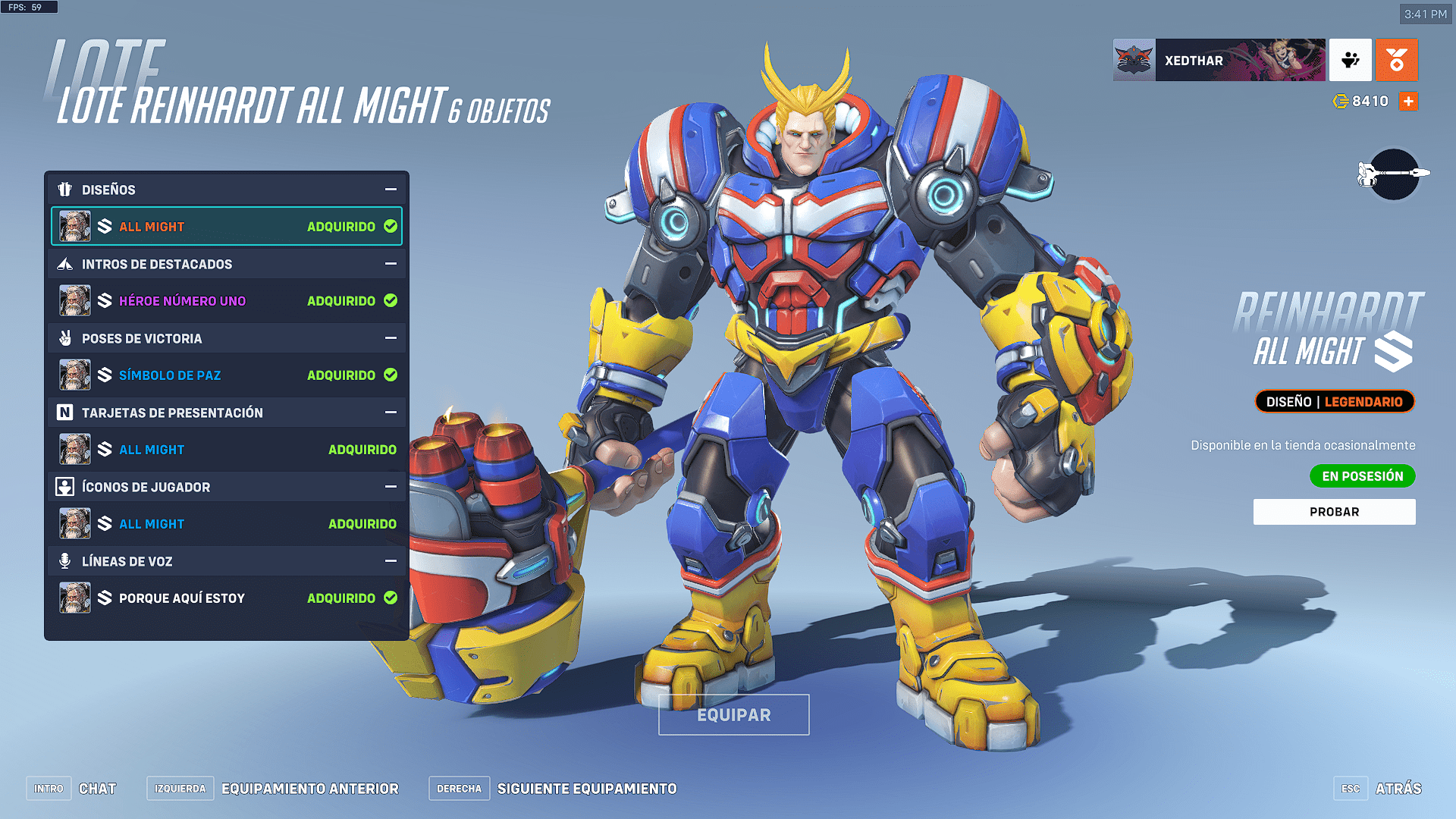Choose the Héroe Número Uno highlight intro
Screen dimensions: 1456x819
pos(226,301)
